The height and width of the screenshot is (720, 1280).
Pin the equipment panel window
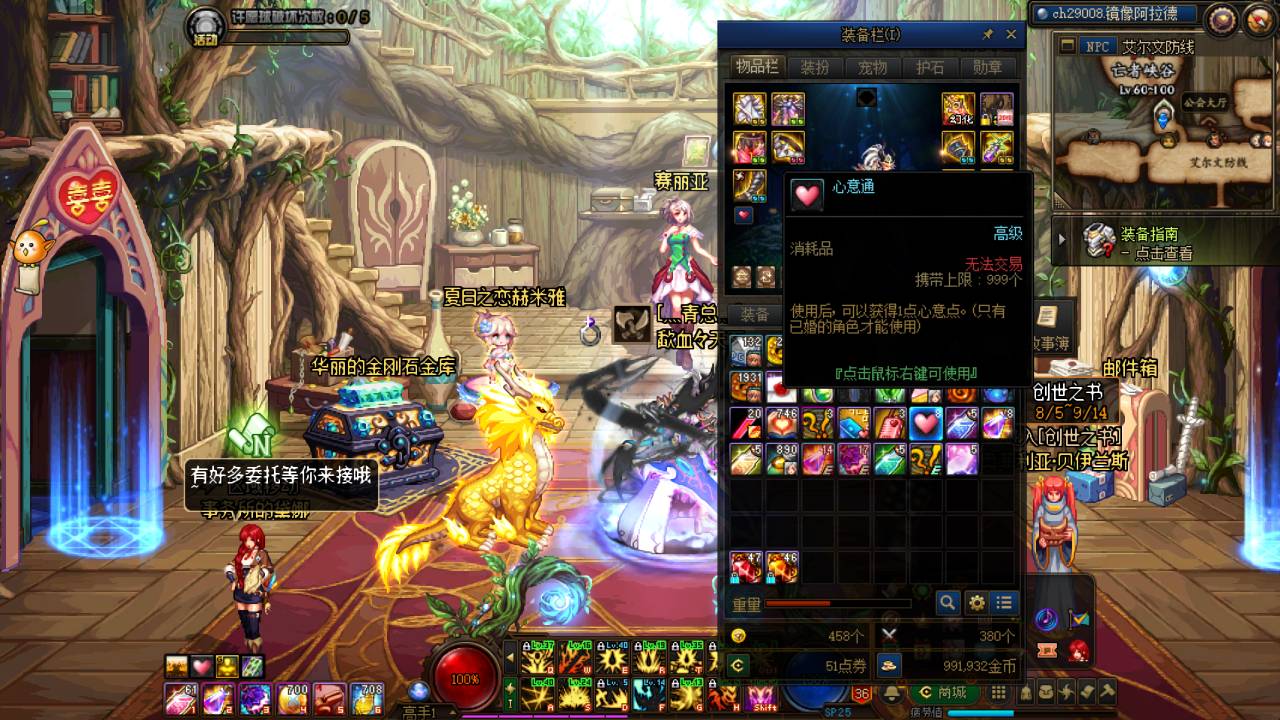click(x=988, y=35)
